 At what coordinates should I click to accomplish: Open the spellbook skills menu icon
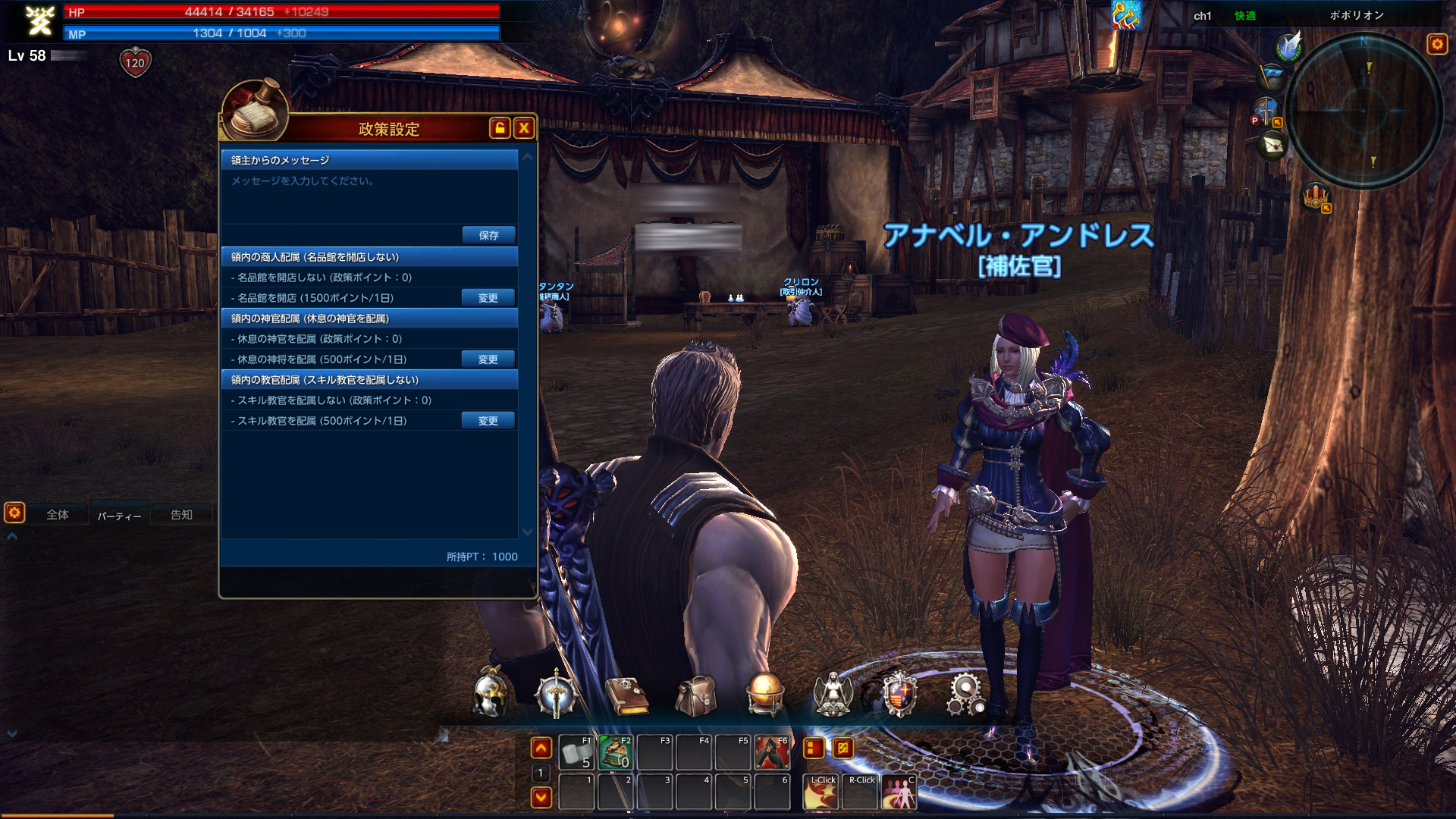click(626, 695)
